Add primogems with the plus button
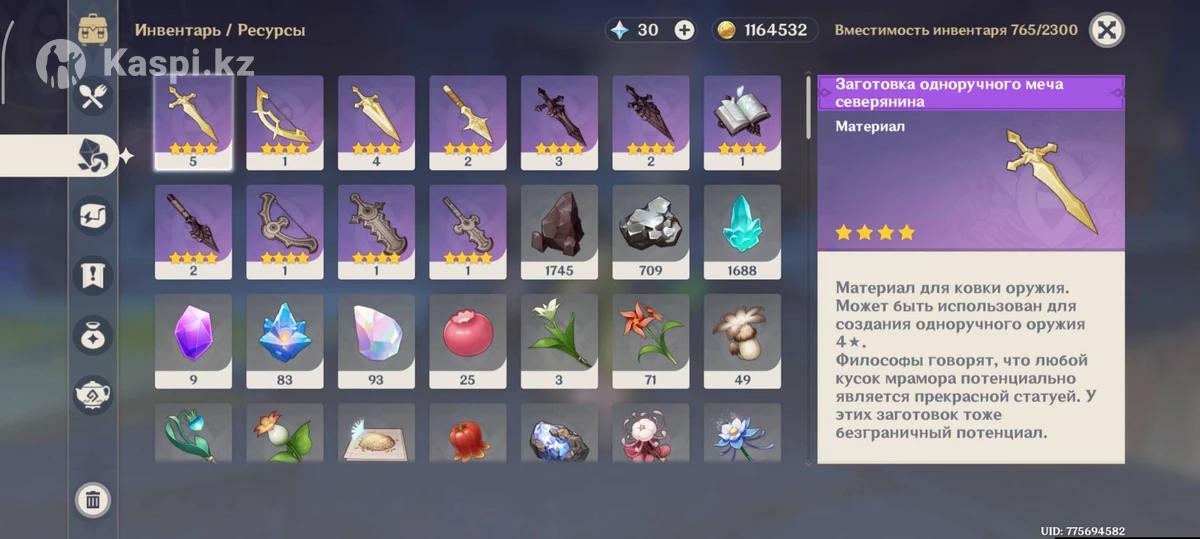The height and width of the screenshot is (539, 1200). point(684,30)
